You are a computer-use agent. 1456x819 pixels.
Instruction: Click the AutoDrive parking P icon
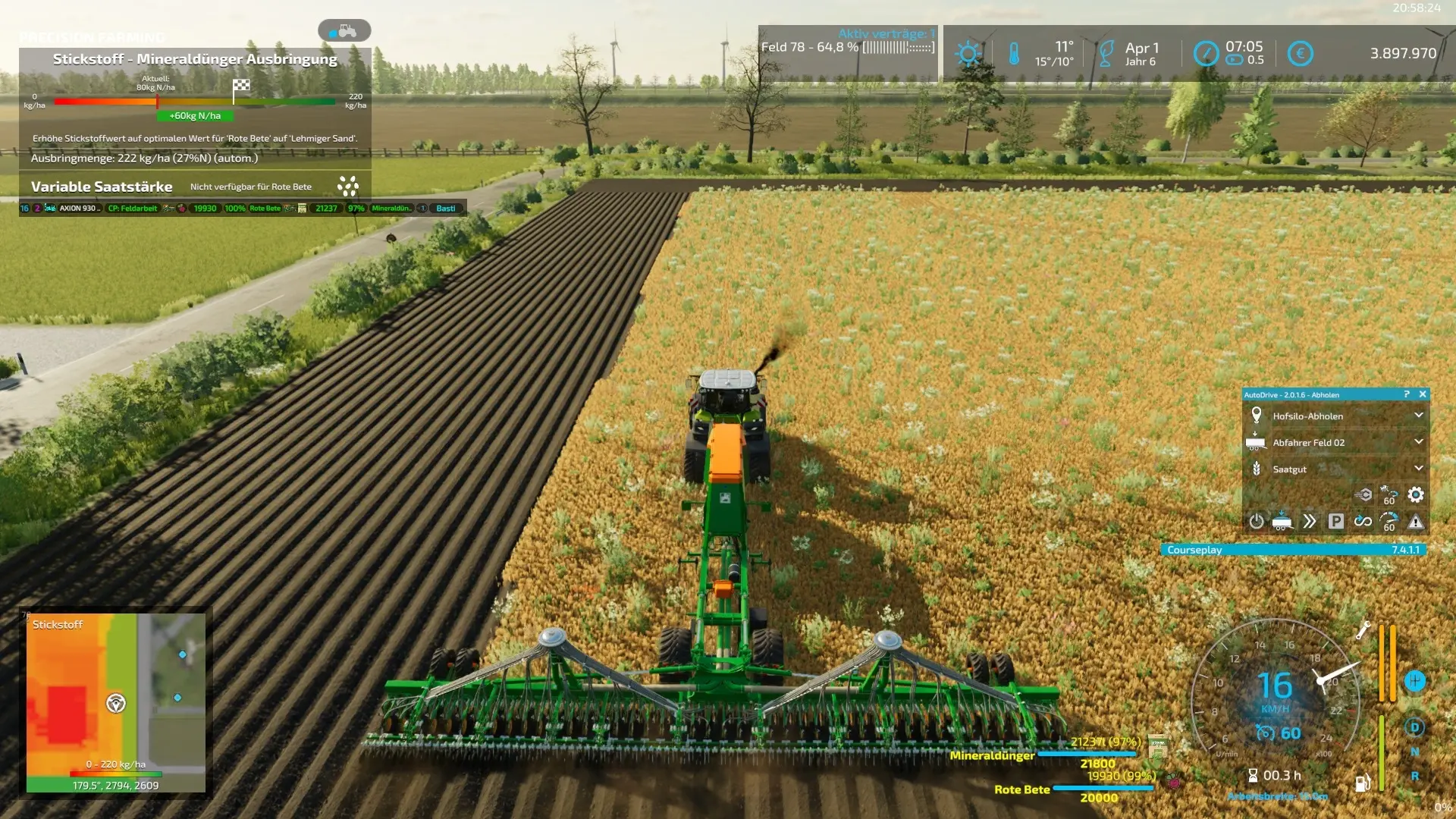pos(1336,522)
